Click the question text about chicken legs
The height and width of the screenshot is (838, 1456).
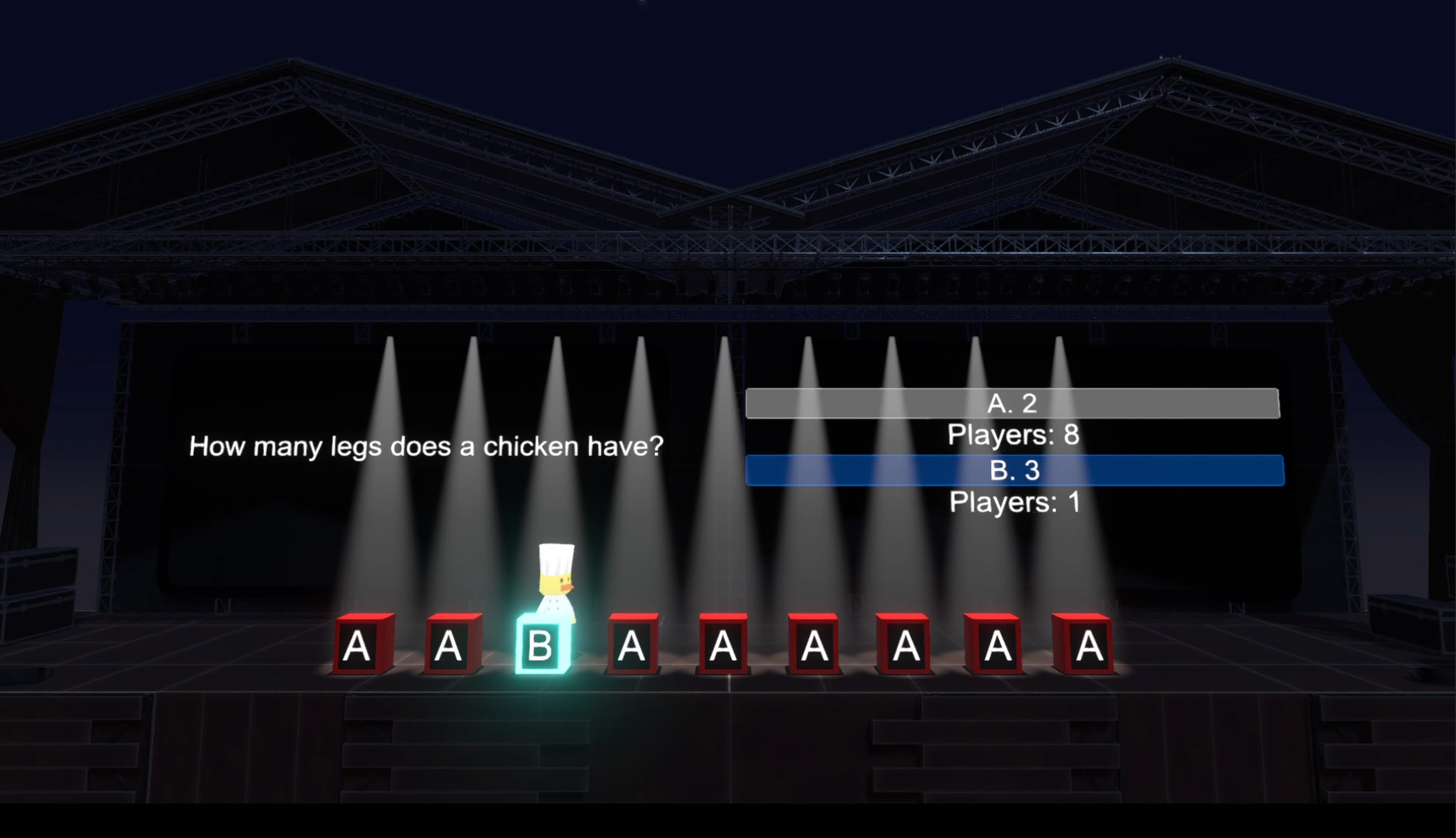tap(428, 446)
